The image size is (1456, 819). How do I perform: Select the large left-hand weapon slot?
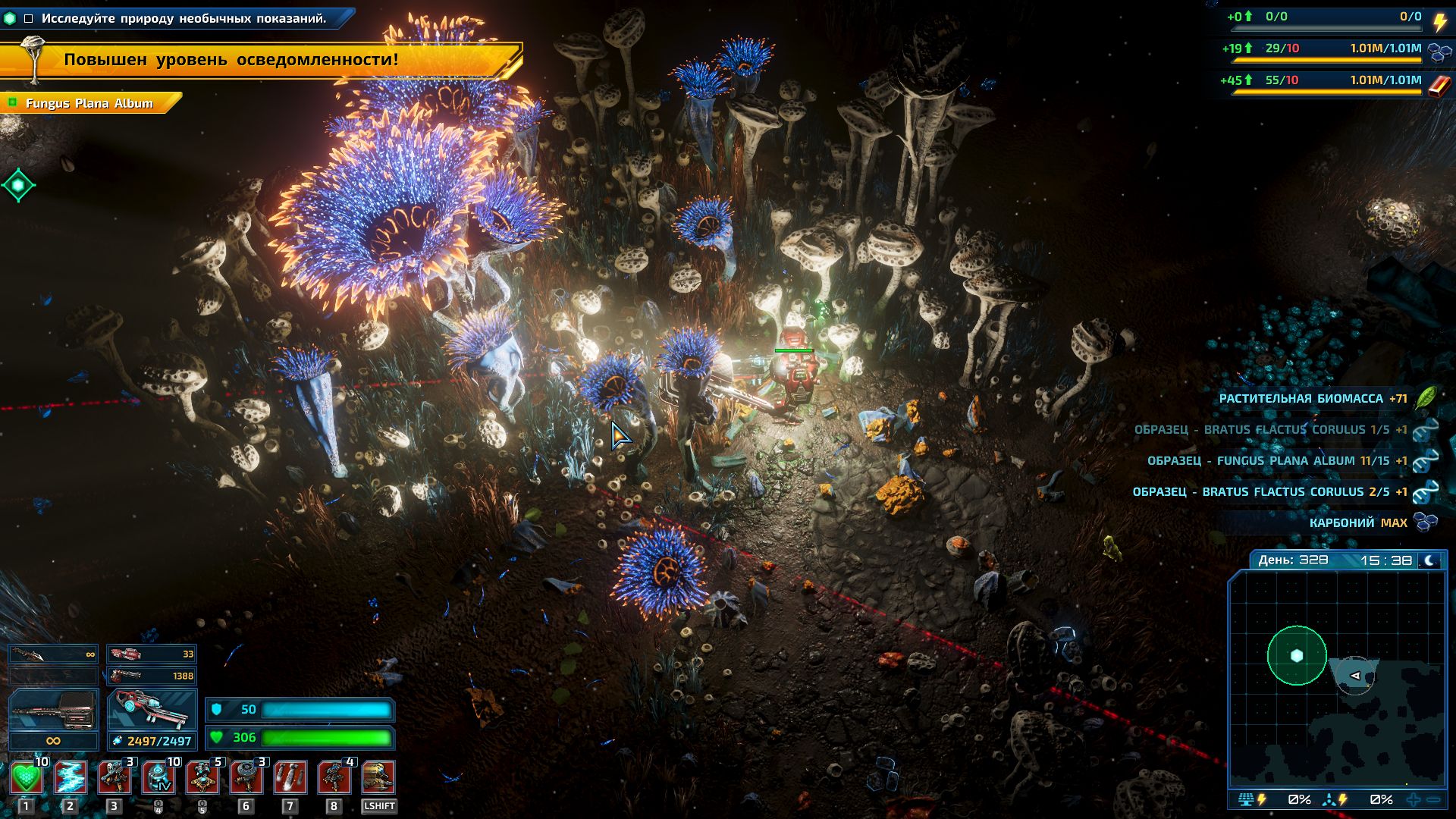click(x=53, y=710)
